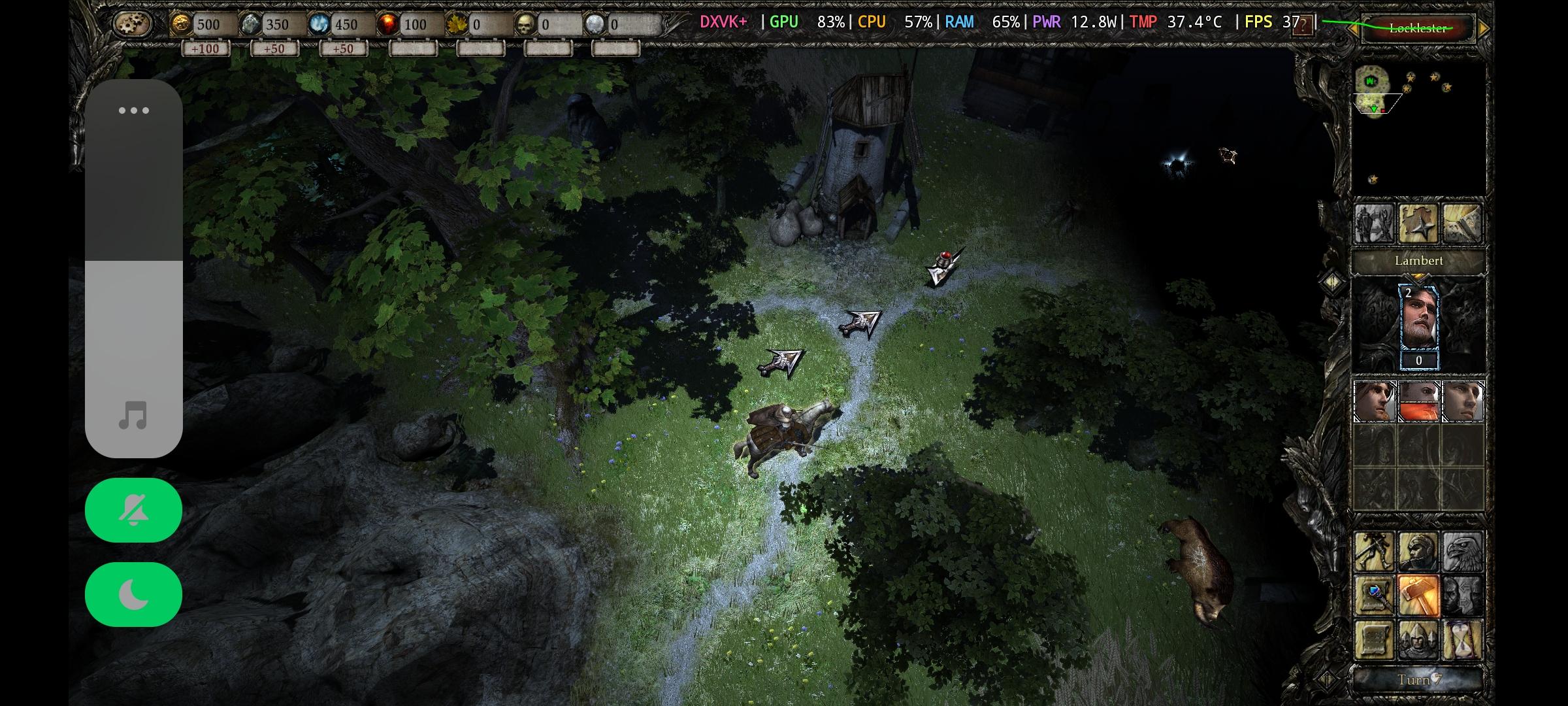Viewport: 1568px width, 706px height.
Task: Click the minimap
Action: [1418, 127]
